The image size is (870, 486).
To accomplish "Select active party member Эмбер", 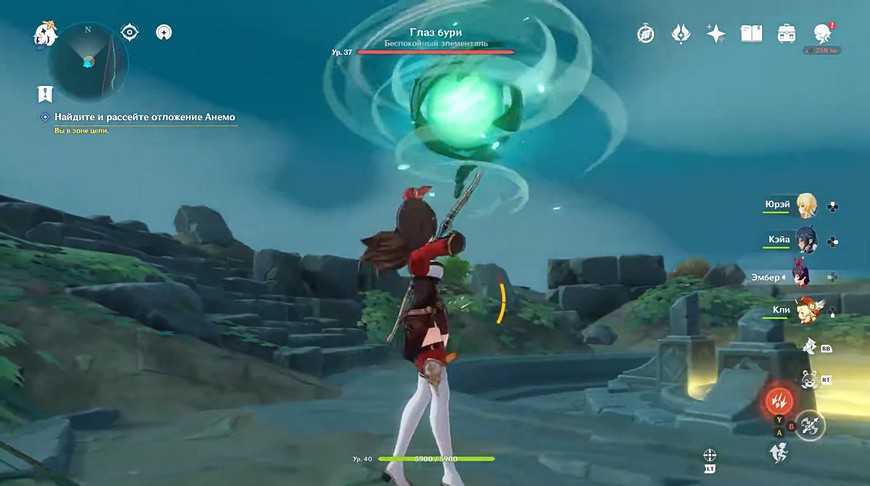I will point(800,275).
